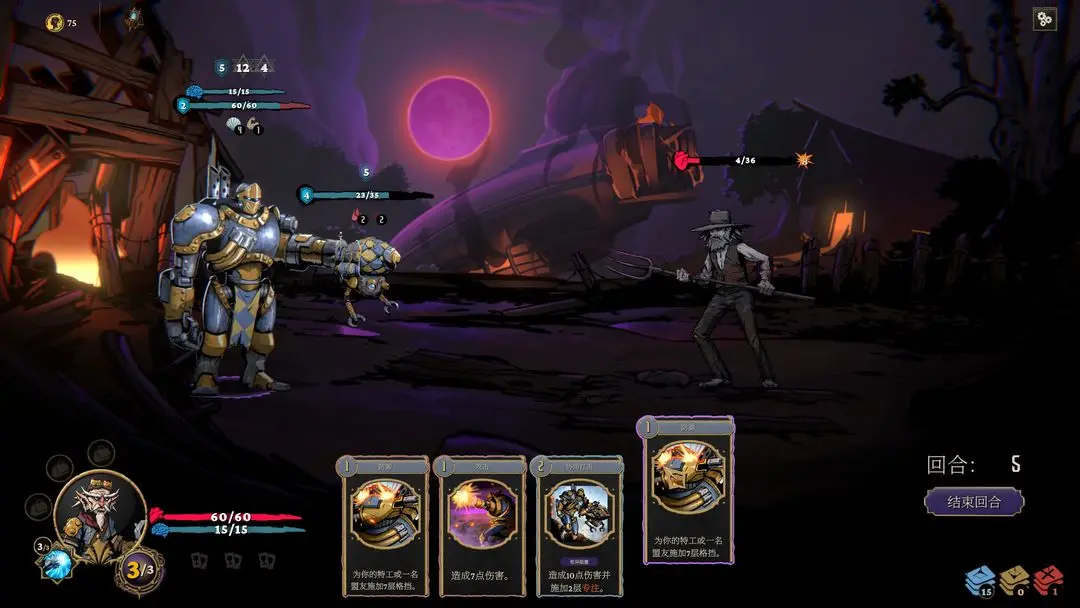Viewport: 1080px width, 608px height.
Task: Choose the 2-cost card dealing 10 damage
Action: point(579,527)
